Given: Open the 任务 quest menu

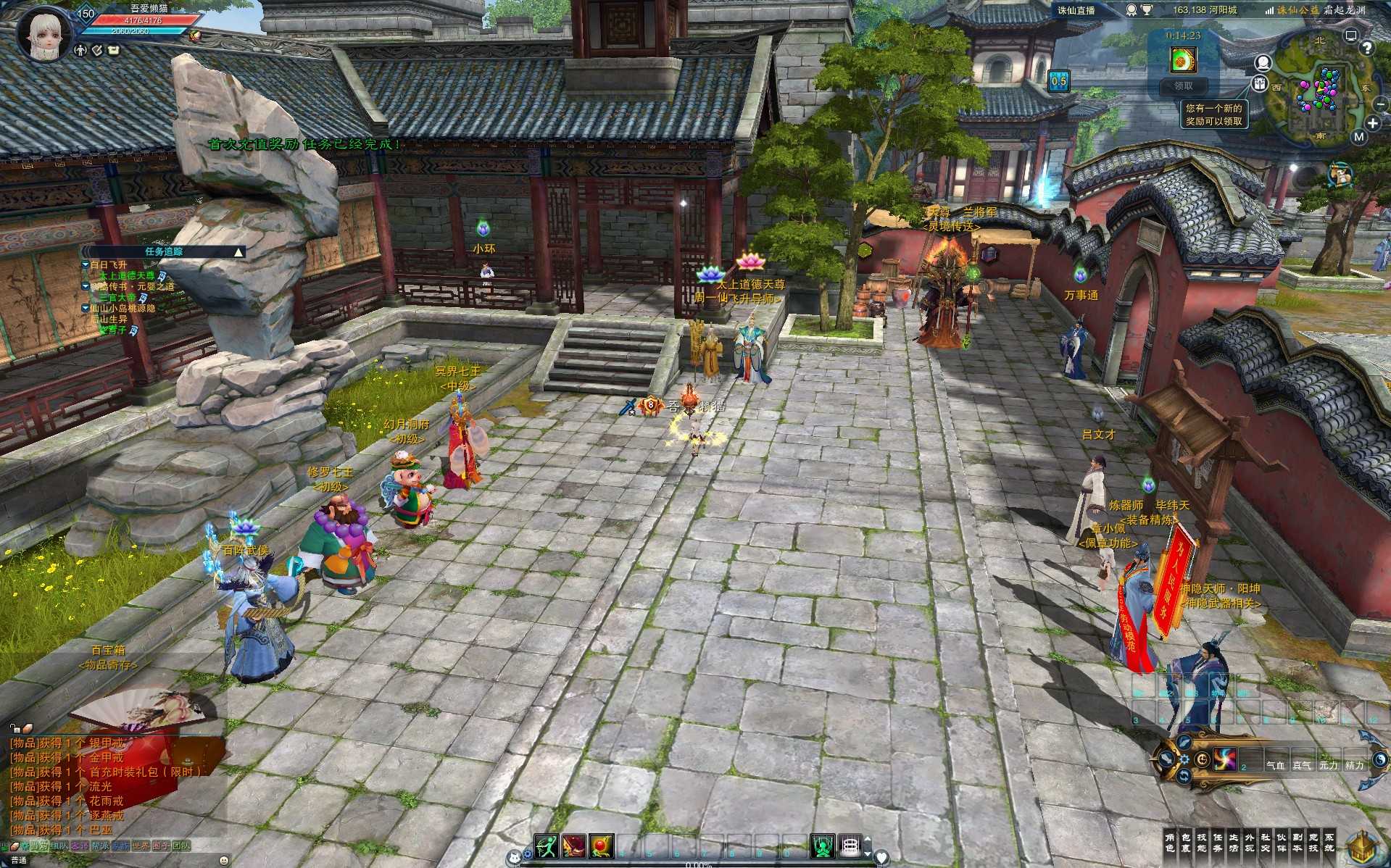Looking at the screenshot, I should tap(1217, 843).
